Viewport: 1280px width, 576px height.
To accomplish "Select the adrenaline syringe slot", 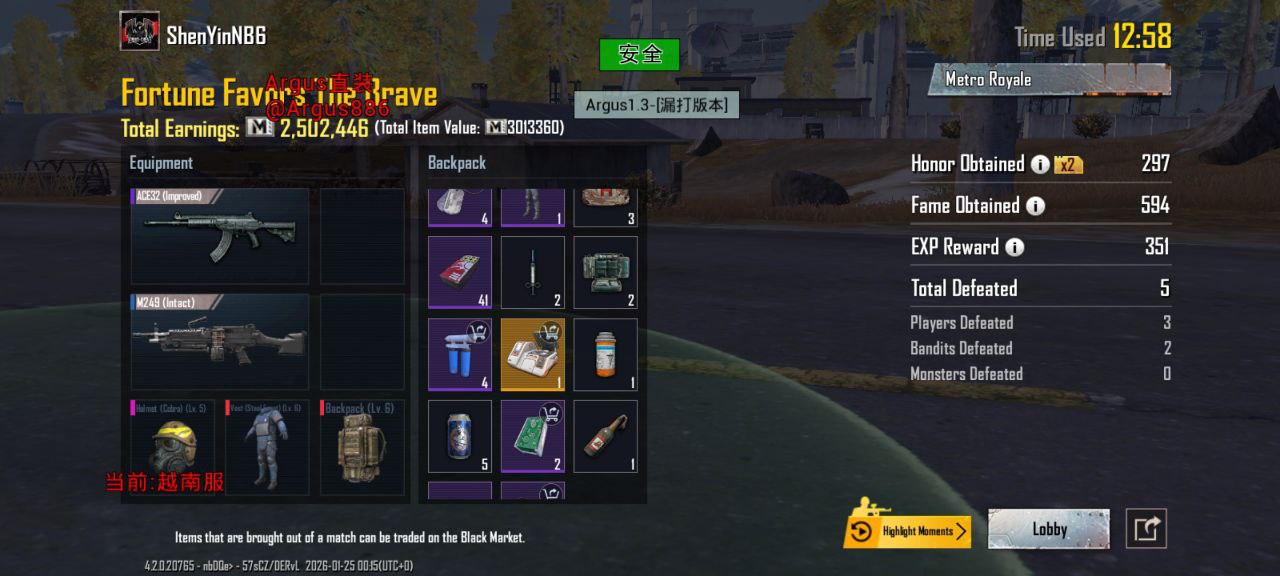I will [533, 272].
